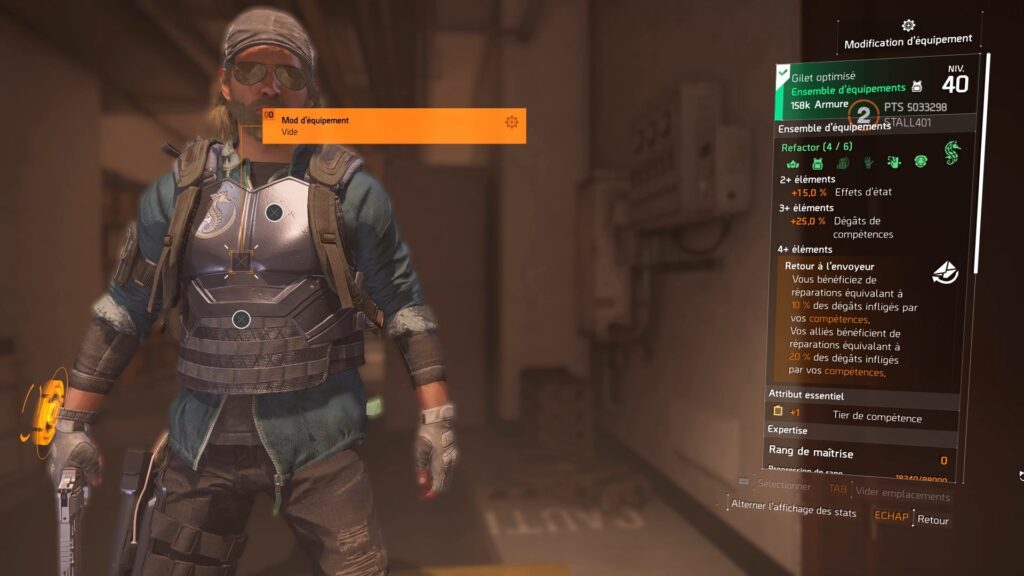Select the empty Mod d'équipement entry
Viewport: 1024px width, 576px height.
coord(394,126)
